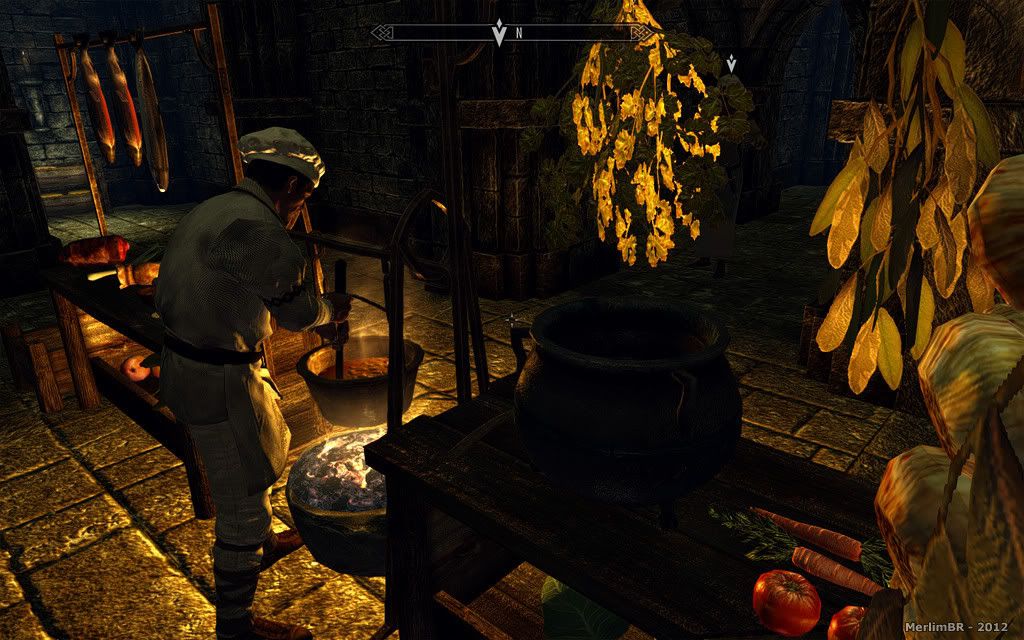The width and height of the screenshot is (1024, 640).
Task: Click the floating quest target marker
Action: (732, 63)
